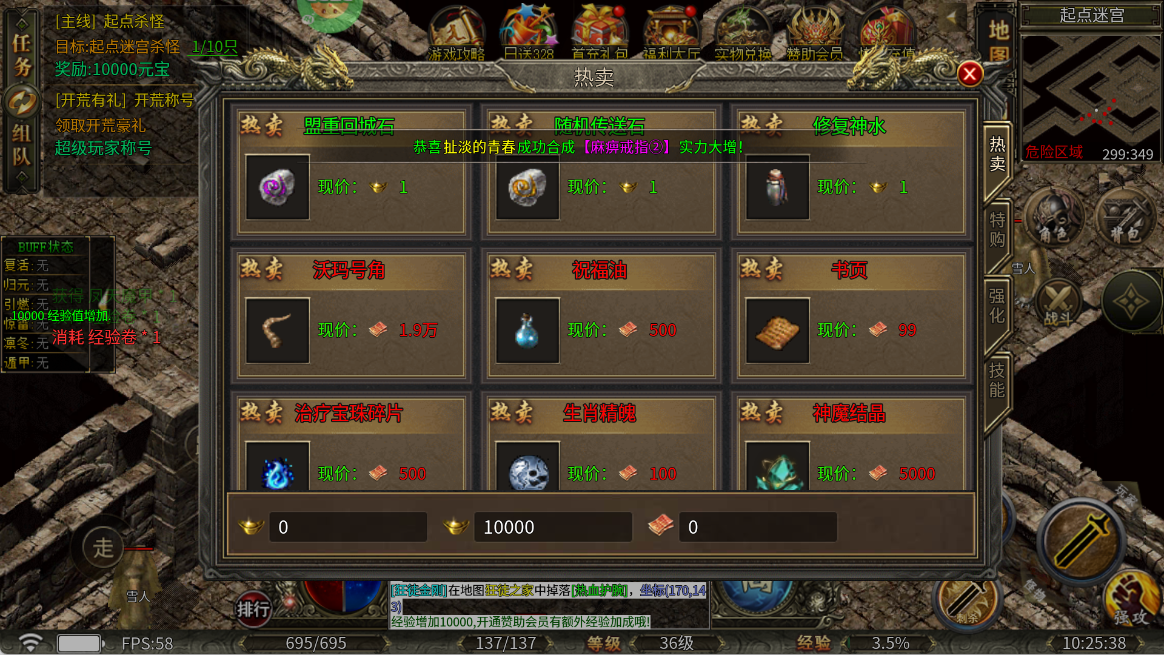Select the 生肖精魄 item

[x=528, y=470]
